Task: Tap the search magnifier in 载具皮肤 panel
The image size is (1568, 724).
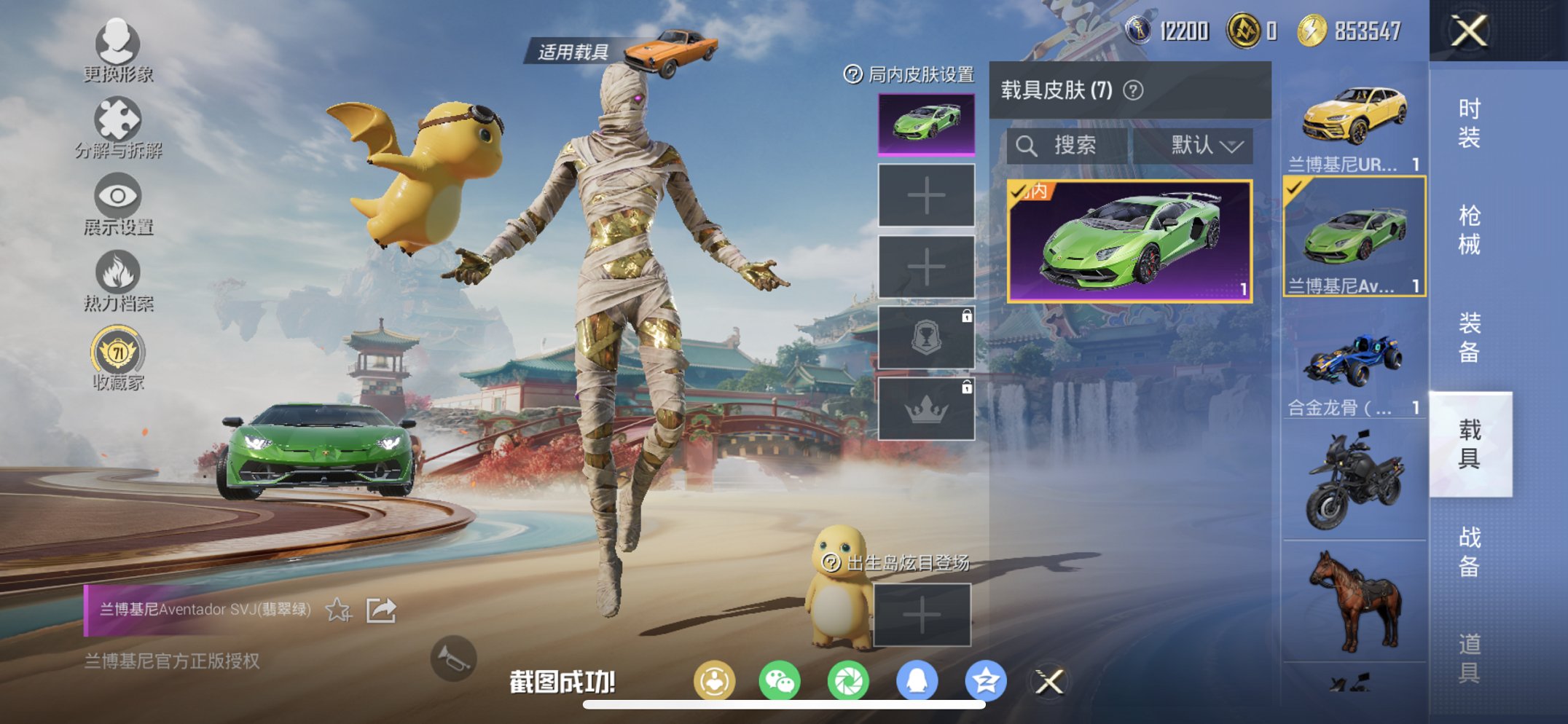Action: coord(1028,145)
